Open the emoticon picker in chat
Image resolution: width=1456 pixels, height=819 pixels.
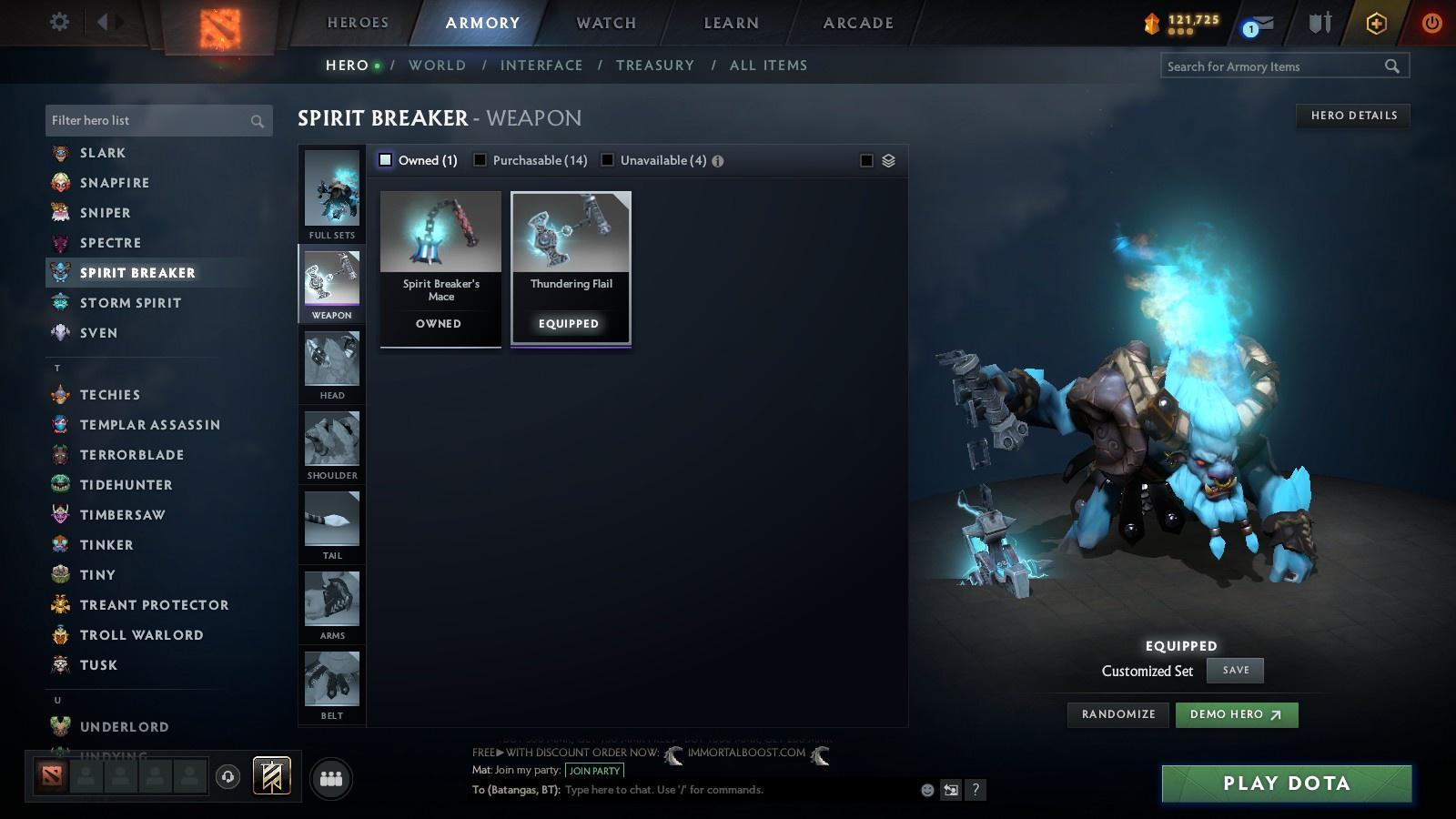pyautogui.click(x=926, y=790)
